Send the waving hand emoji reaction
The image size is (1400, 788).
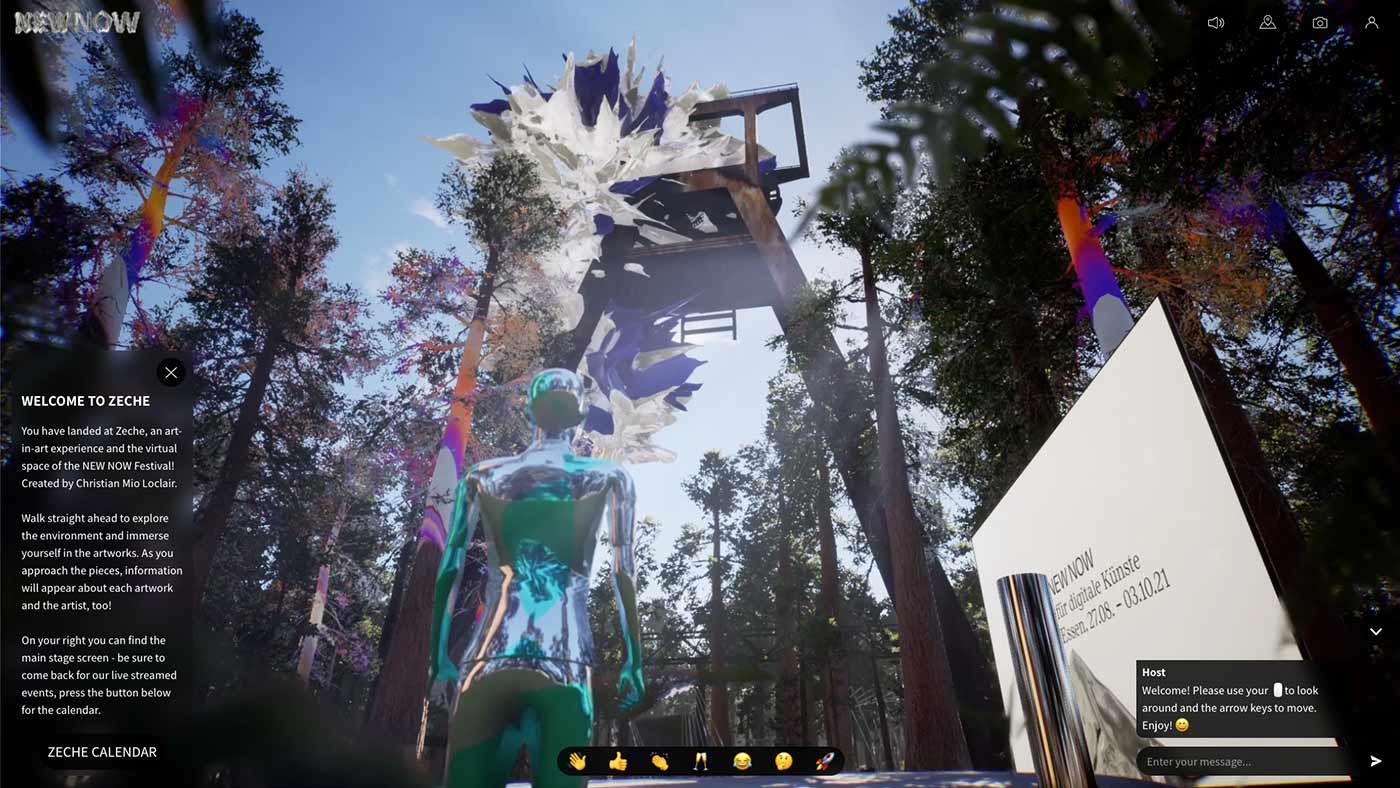click(577, 761)
